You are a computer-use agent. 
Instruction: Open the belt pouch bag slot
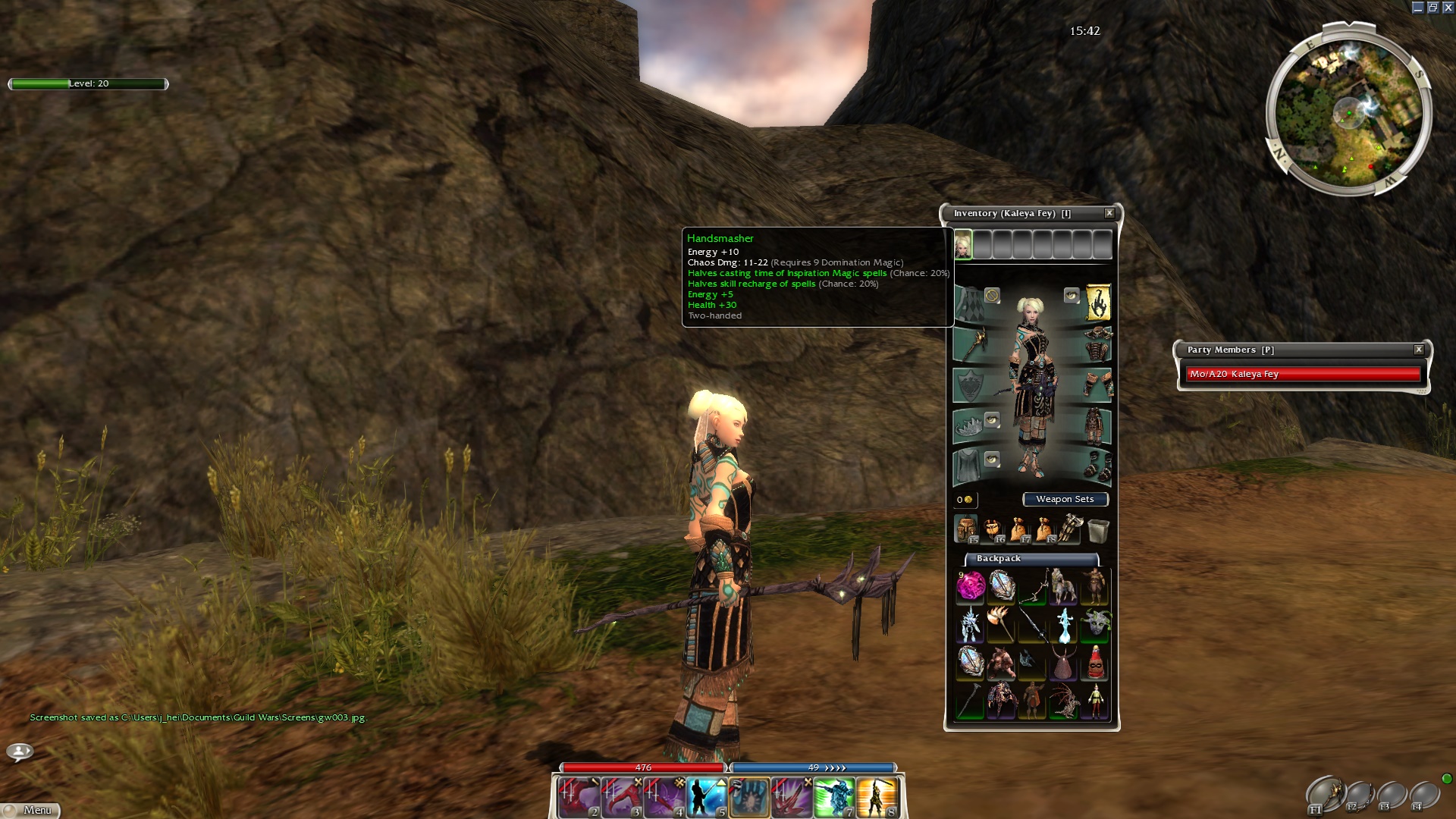tap(993, 529)
